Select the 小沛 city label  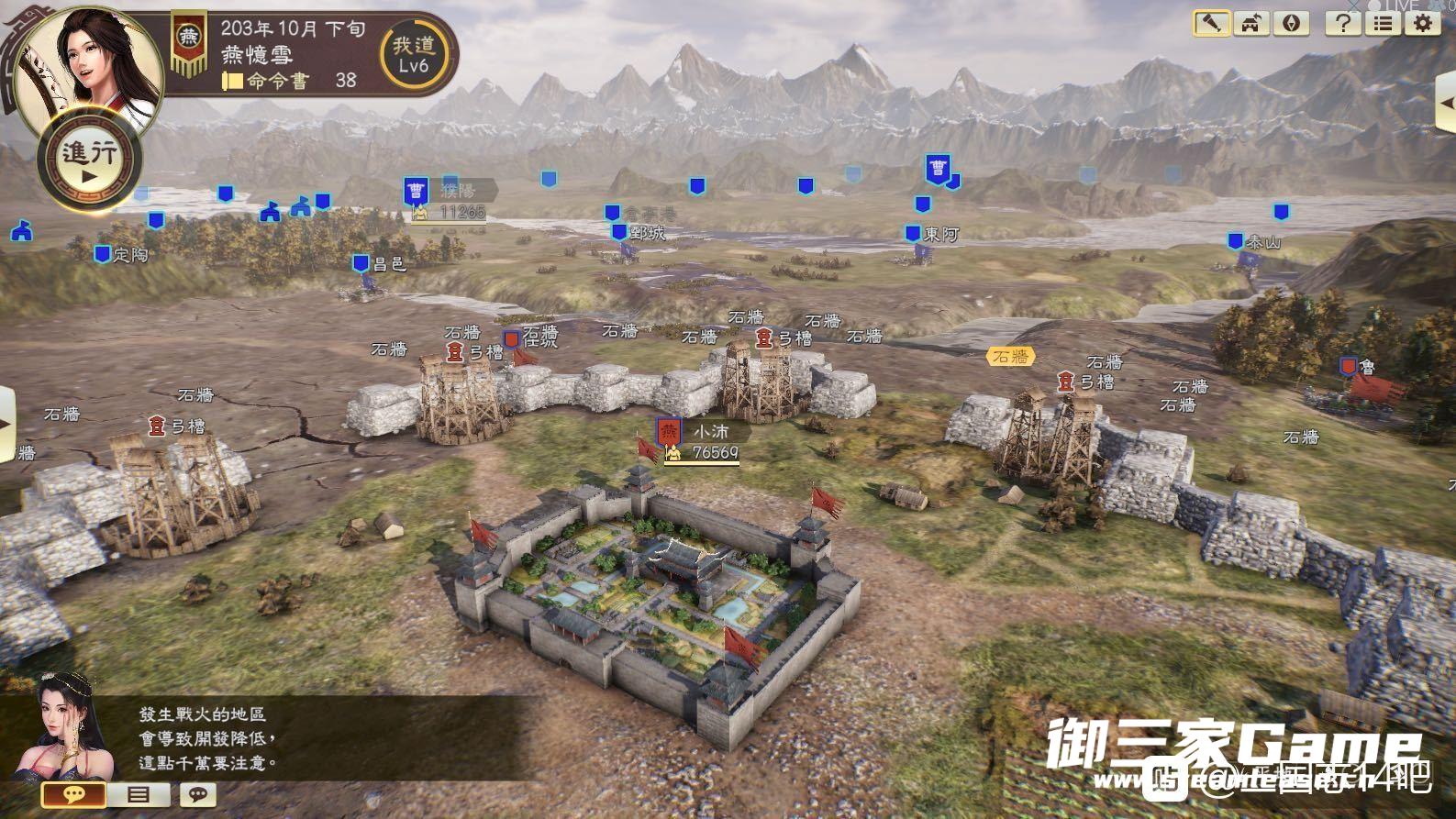pos(709,432)
